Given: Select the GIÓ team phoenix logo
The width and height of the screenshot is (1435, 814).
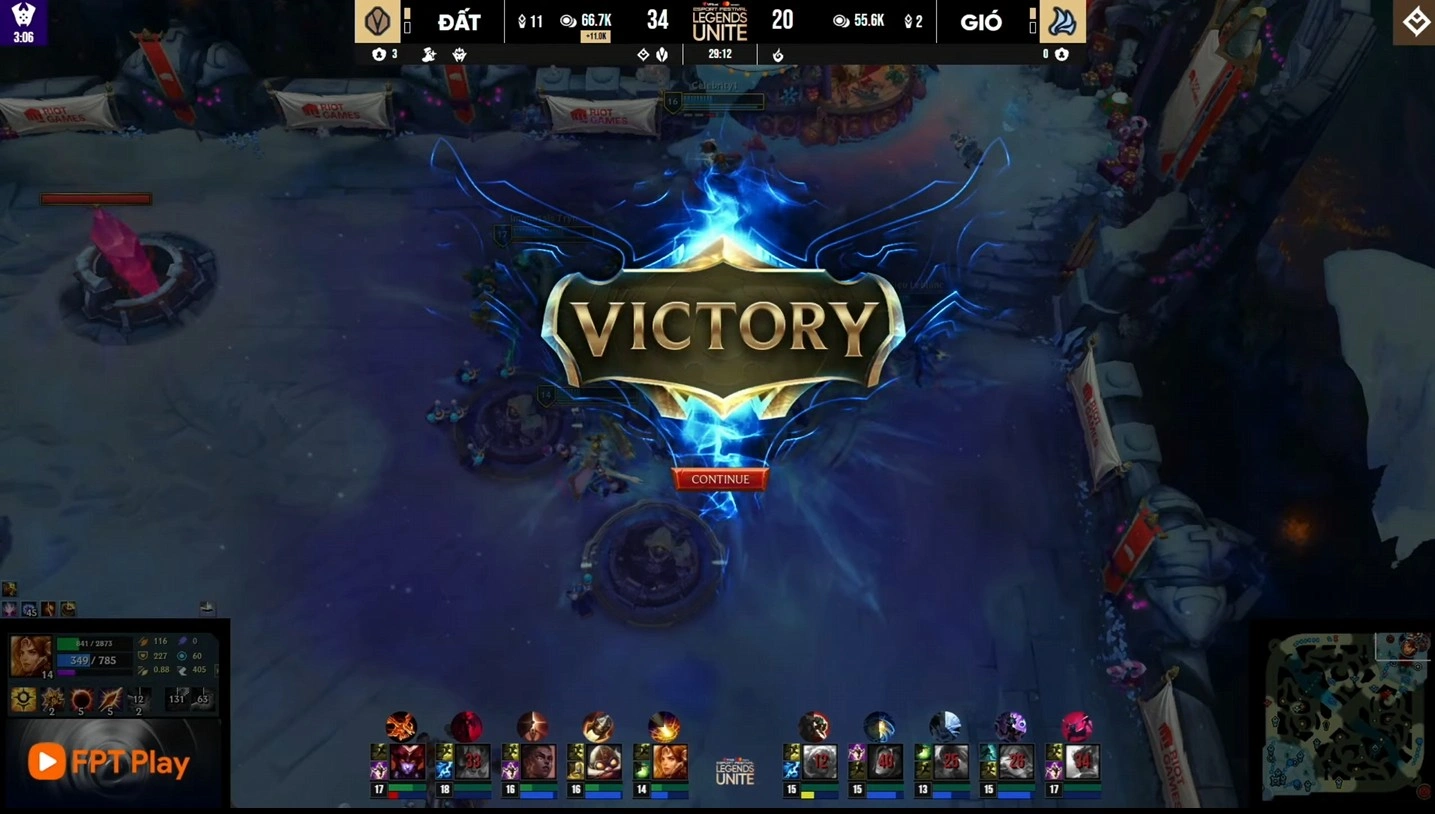Looking at the screenshot, I should 1063,21.
